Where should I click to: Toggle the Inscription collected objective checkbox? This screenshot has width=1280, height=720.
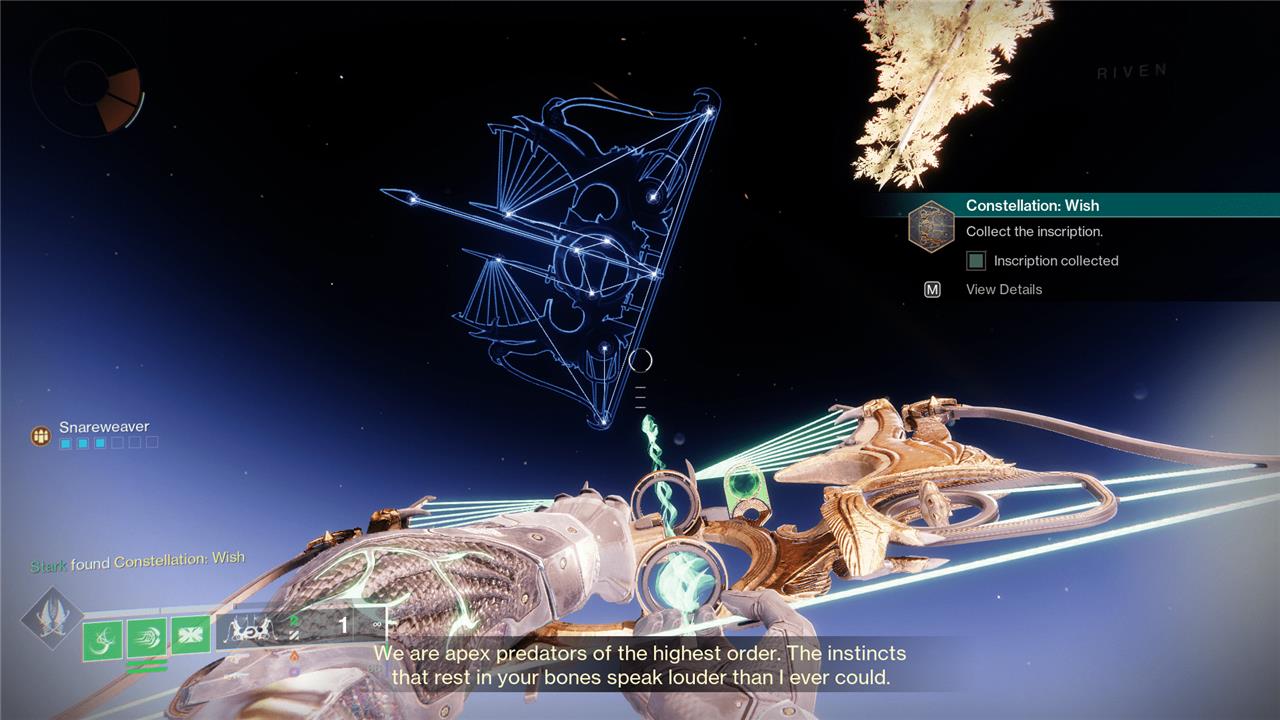click(x=976, y=261)
